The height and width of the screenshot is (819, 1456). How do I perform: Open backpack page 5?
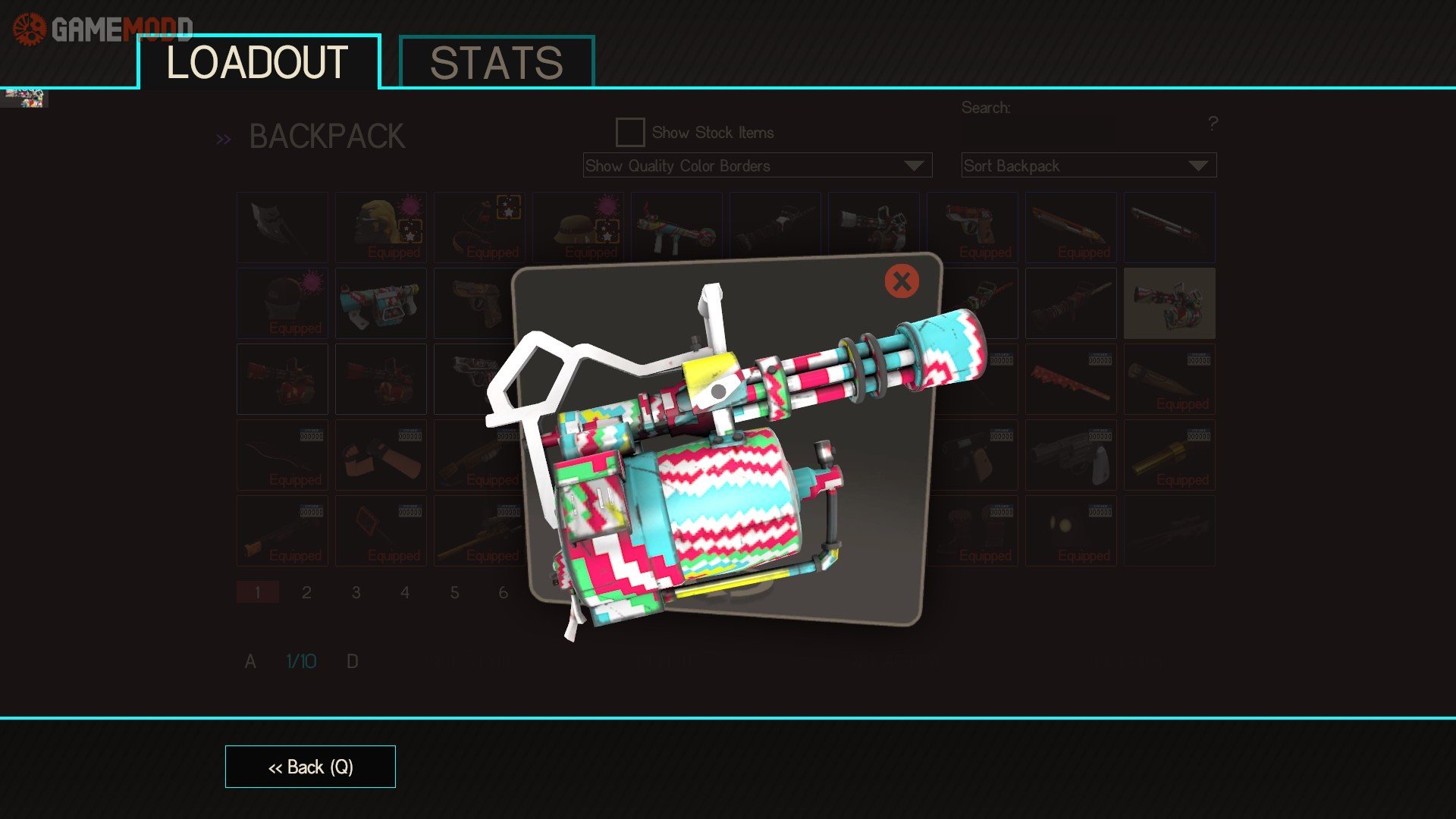(x=454, y=592)
